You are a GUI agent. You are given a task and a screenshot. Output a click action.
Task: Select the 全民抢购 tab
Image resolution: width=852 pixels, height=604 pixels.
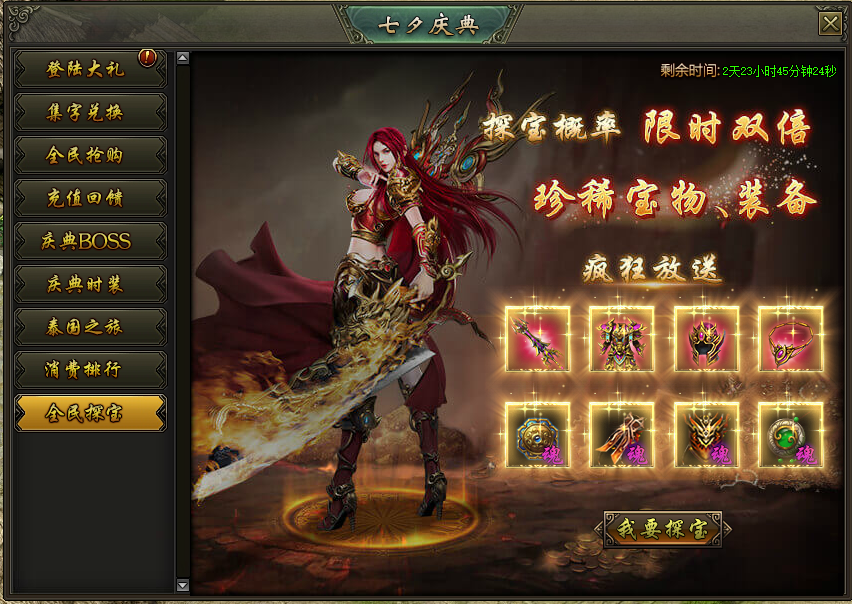(x=90, y=155)
